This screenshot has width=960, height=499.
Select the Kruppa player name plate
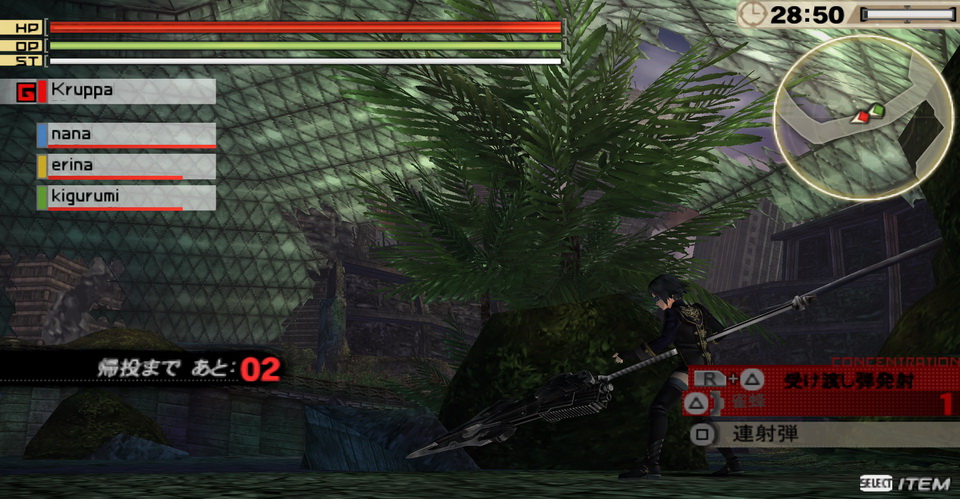pos(116,92)
